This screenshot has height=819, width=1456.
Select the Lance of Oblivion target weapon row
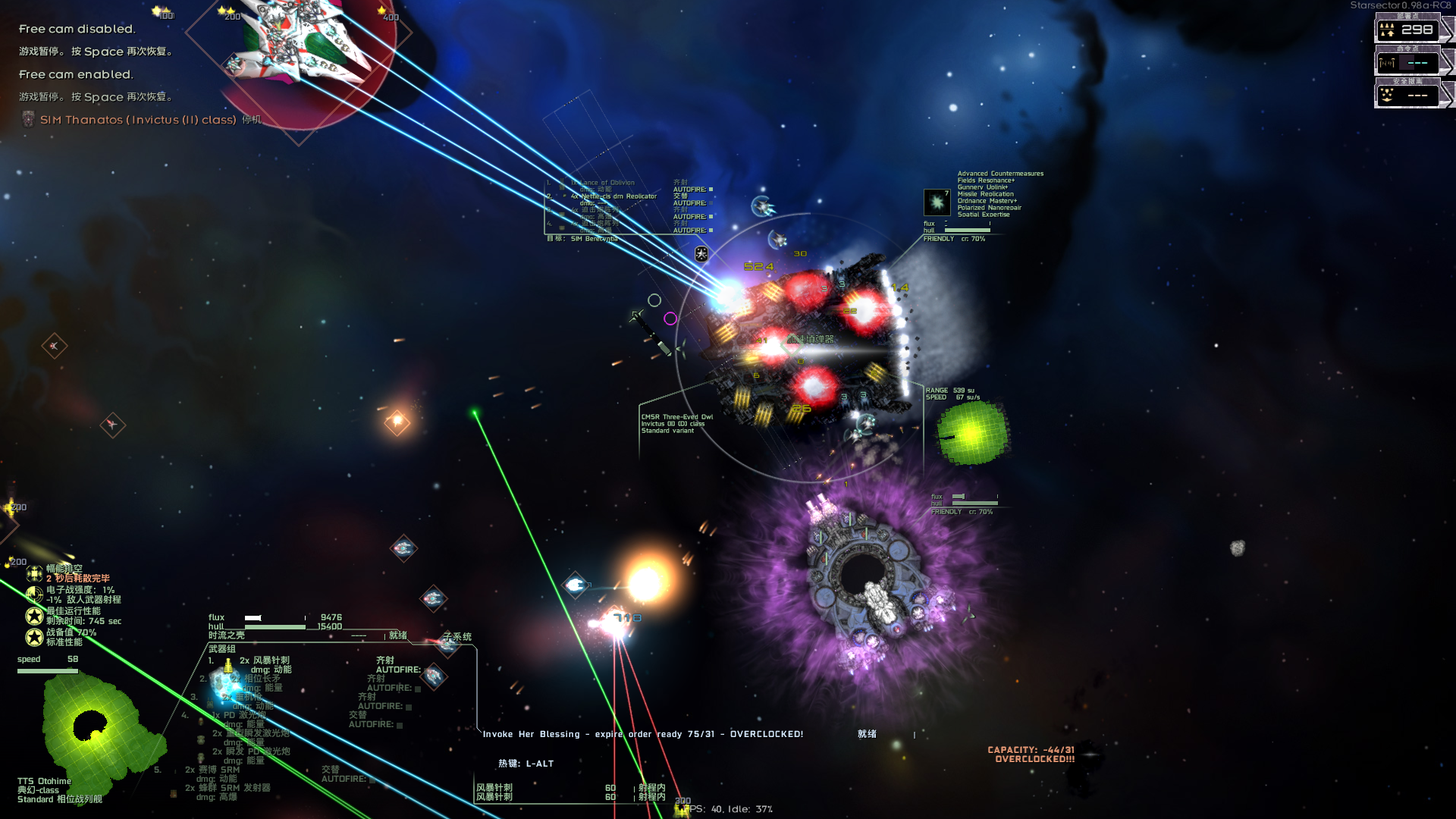pos(603,183)
